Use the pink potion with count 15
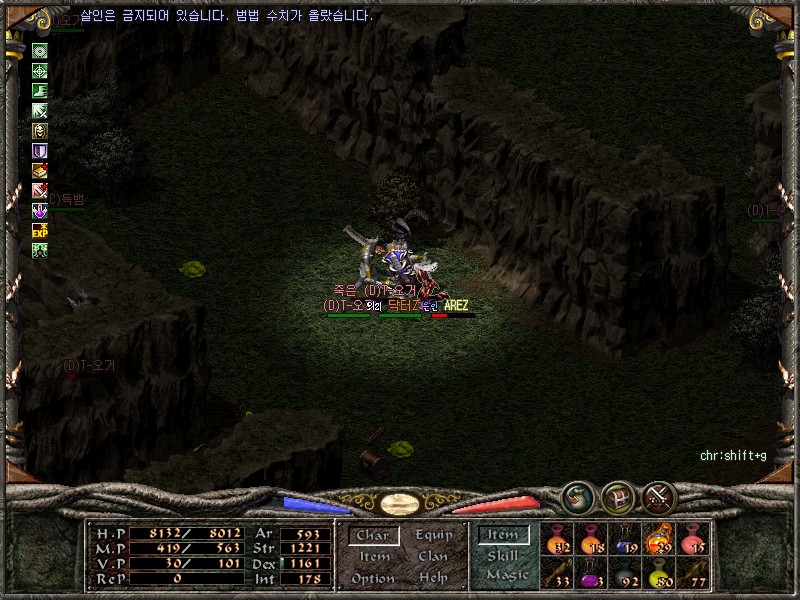 click(x=693, y=540)
